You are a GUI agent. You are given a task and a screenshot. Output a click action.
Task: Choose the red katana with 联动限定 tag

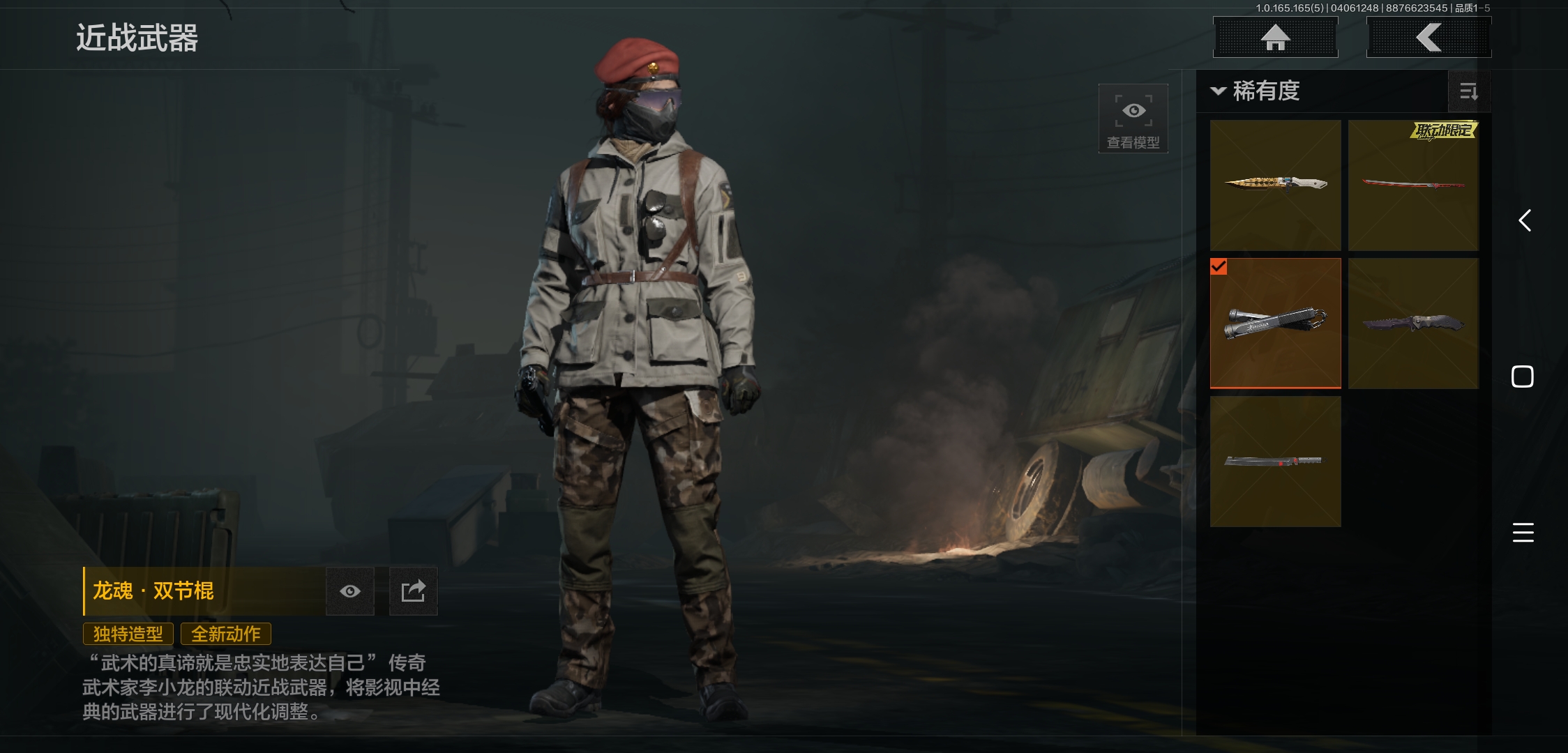point(1413,185)
